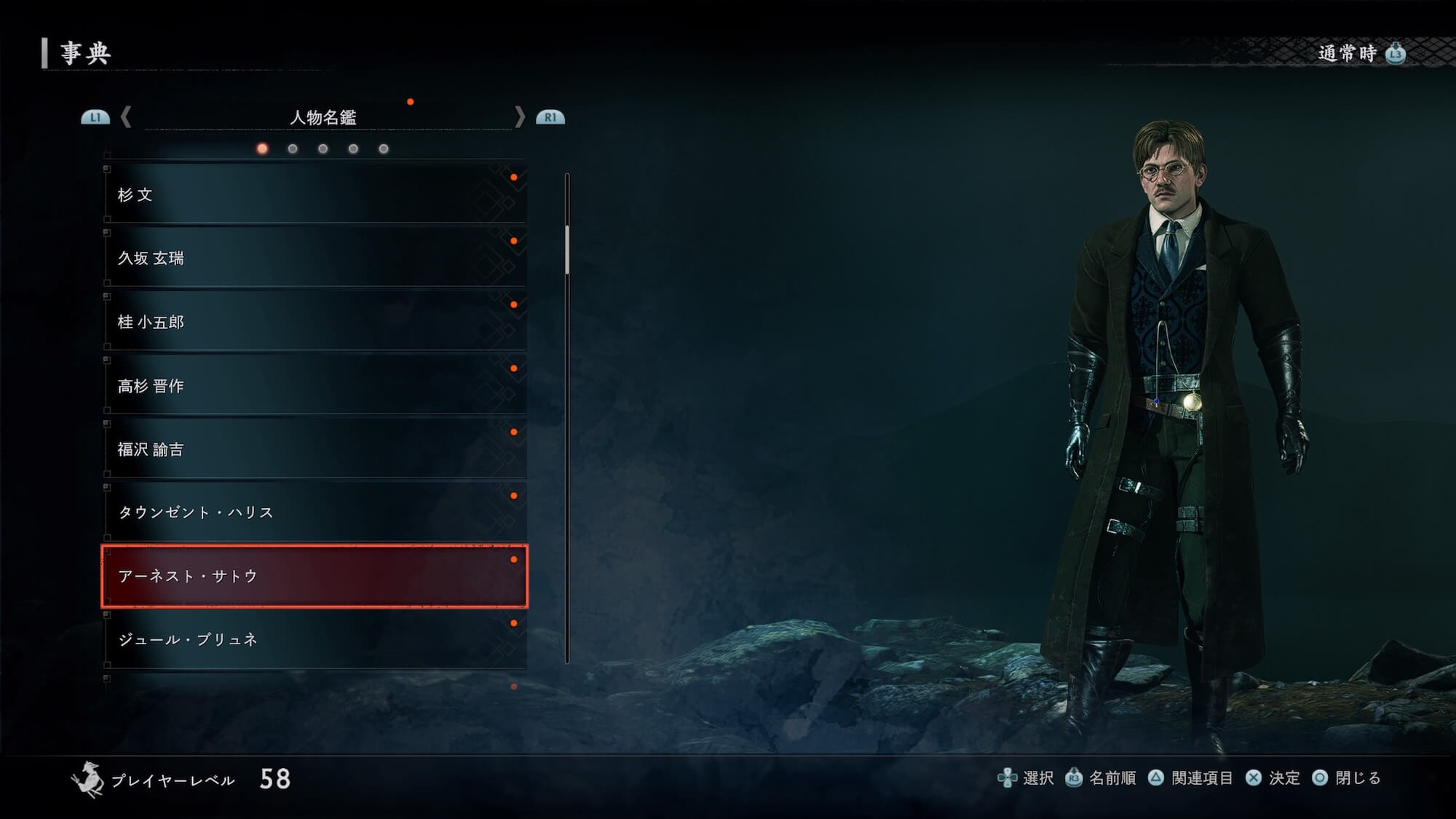Sort entries with 名前順

[x=1101, y=778]
